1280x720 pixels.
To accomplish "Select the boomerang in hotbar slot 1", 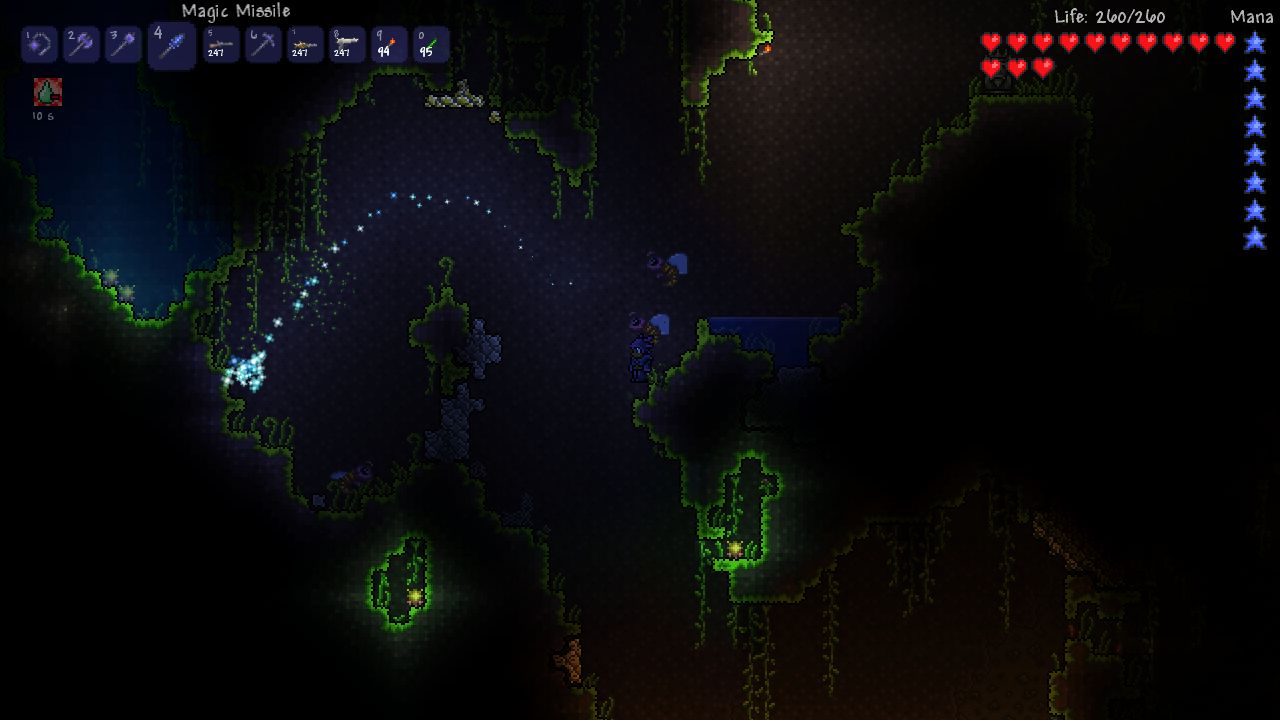I will [x=39, y=44].
